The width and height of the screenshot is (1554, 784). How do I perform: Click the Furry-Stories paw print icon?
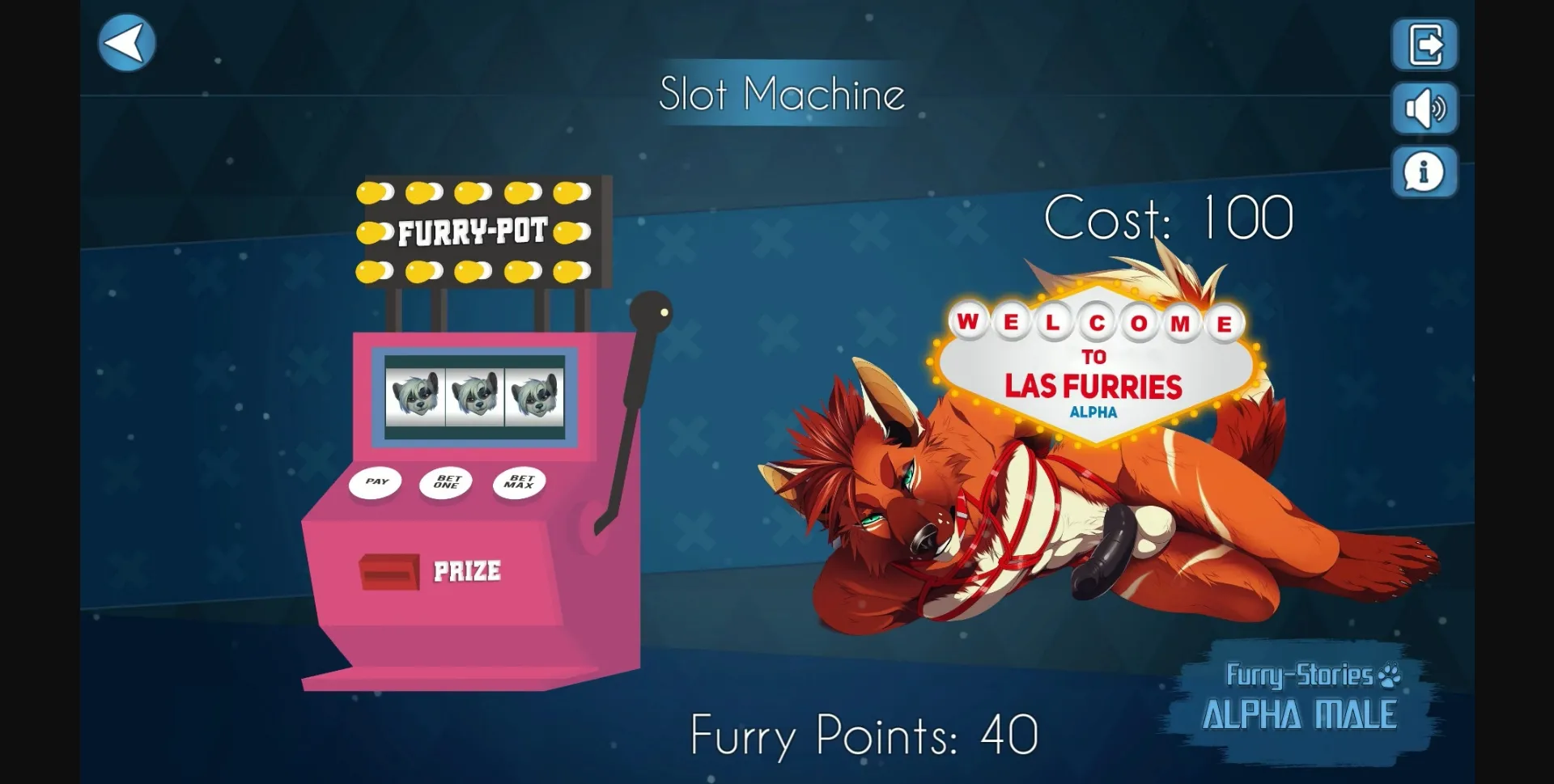coord(1389,677)
